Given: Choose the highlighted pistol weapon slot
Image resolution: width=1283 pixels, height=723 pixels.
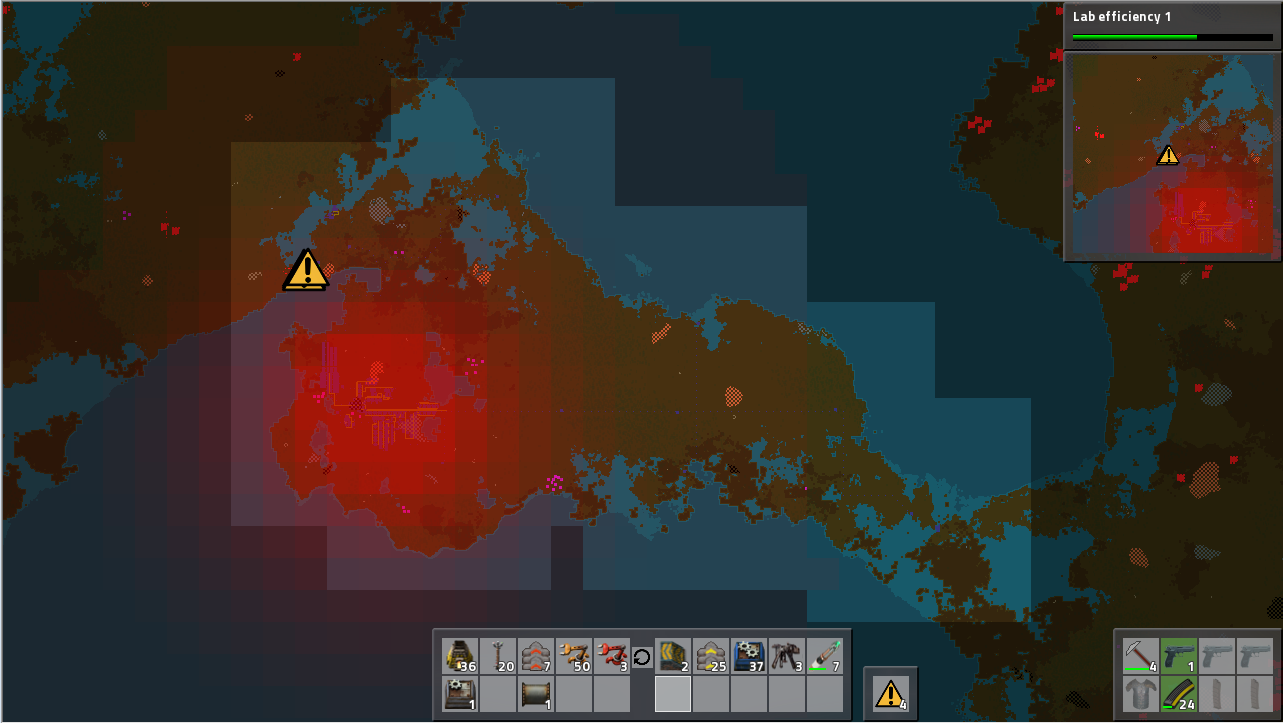Looking at the screenshot, I should pos(1178,656).
